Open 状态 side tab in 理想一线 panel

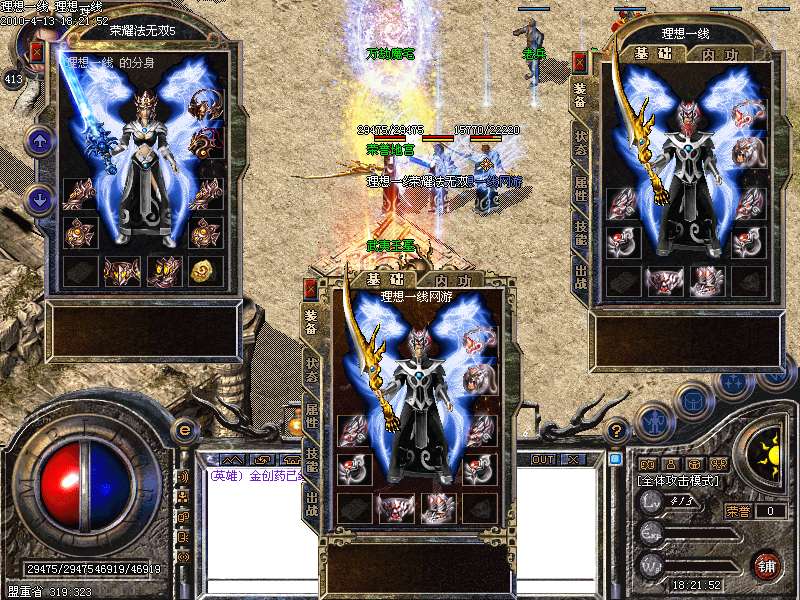coord(581,142)
